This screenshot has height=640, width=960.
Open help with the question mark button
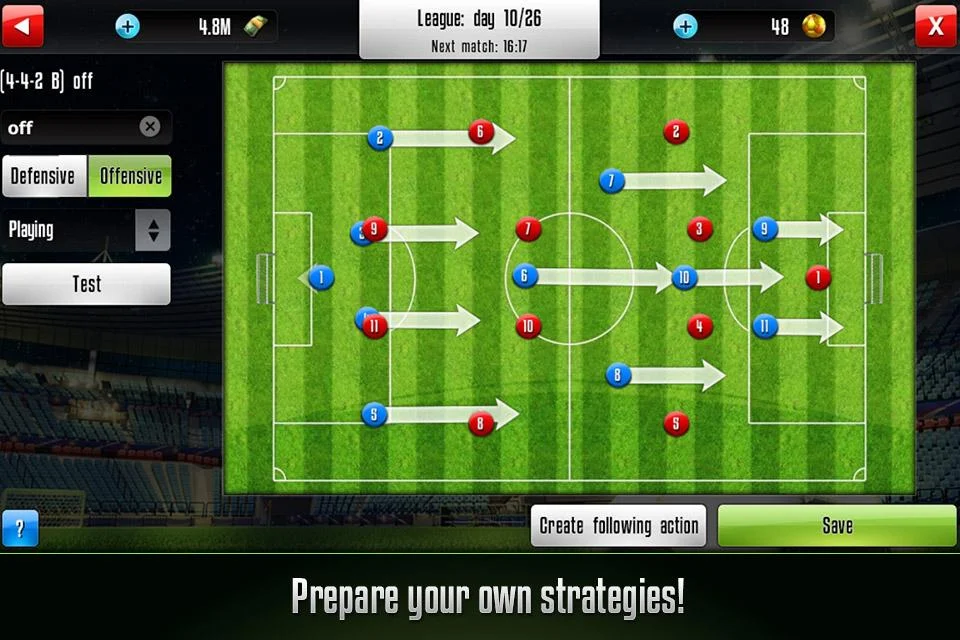[20, 528]
